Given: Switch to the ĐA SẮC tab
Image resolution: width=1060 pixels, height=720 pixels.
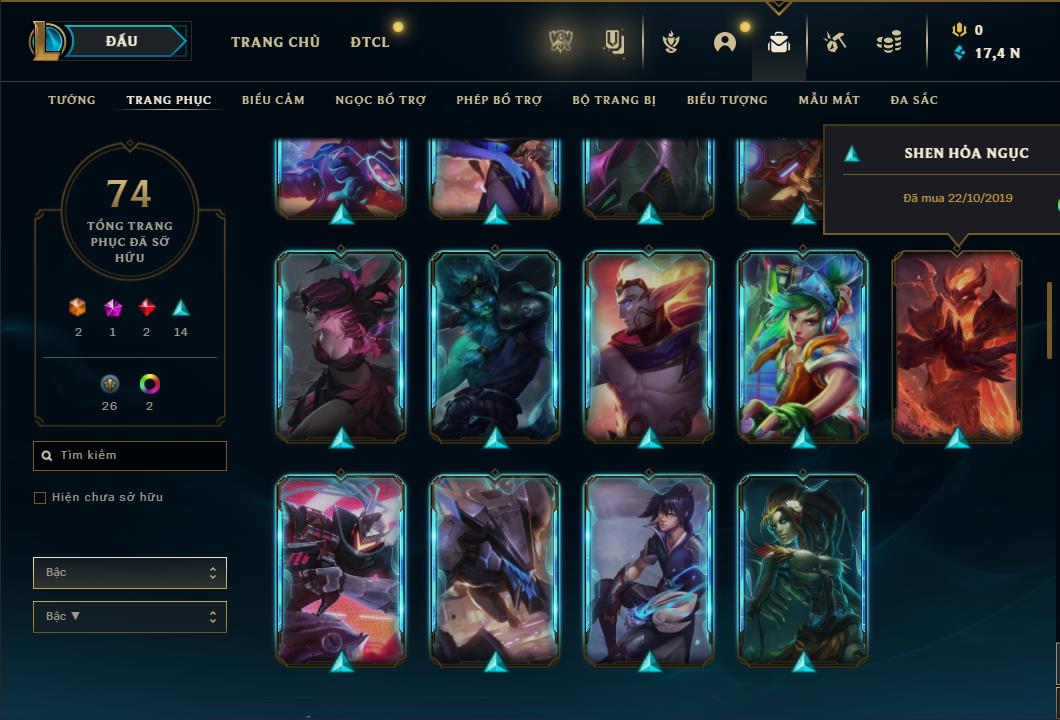Looking at the screenshot, I should (x=914, y=100).
